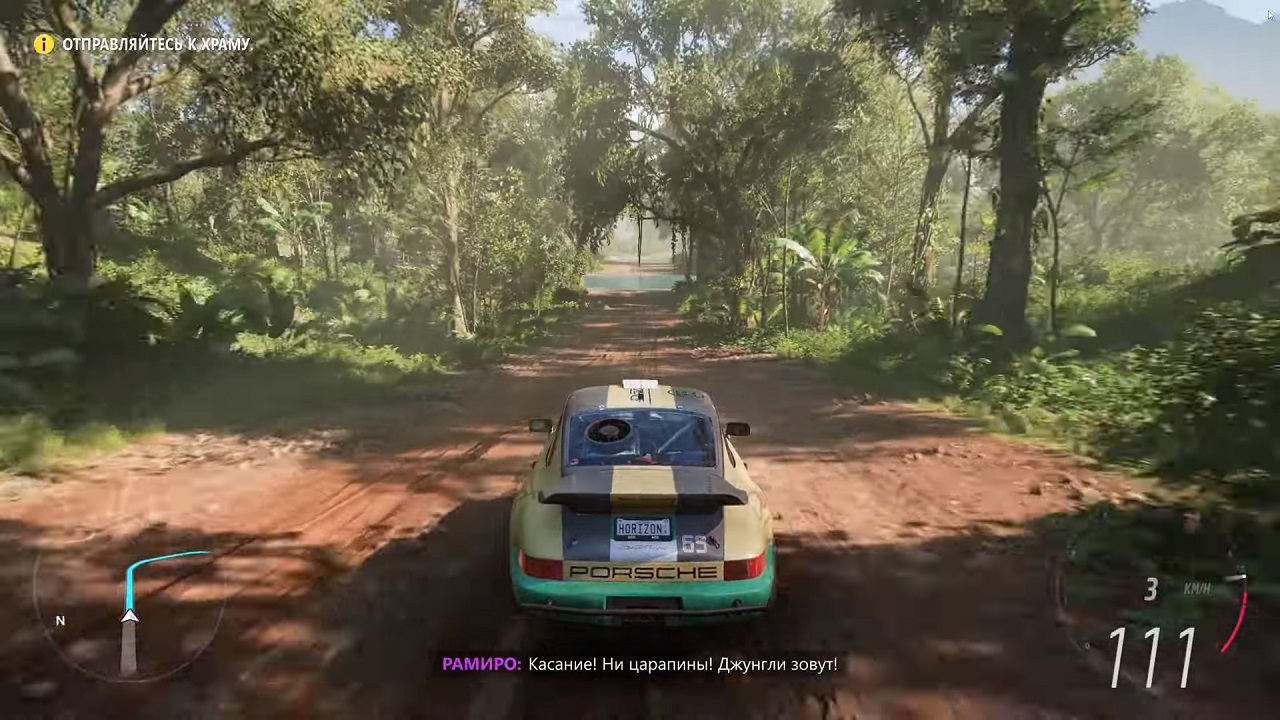Viewport: 1280px width, 720px height.
Task: Select the gear indicator showing 3
Action: coord(1151,589)
